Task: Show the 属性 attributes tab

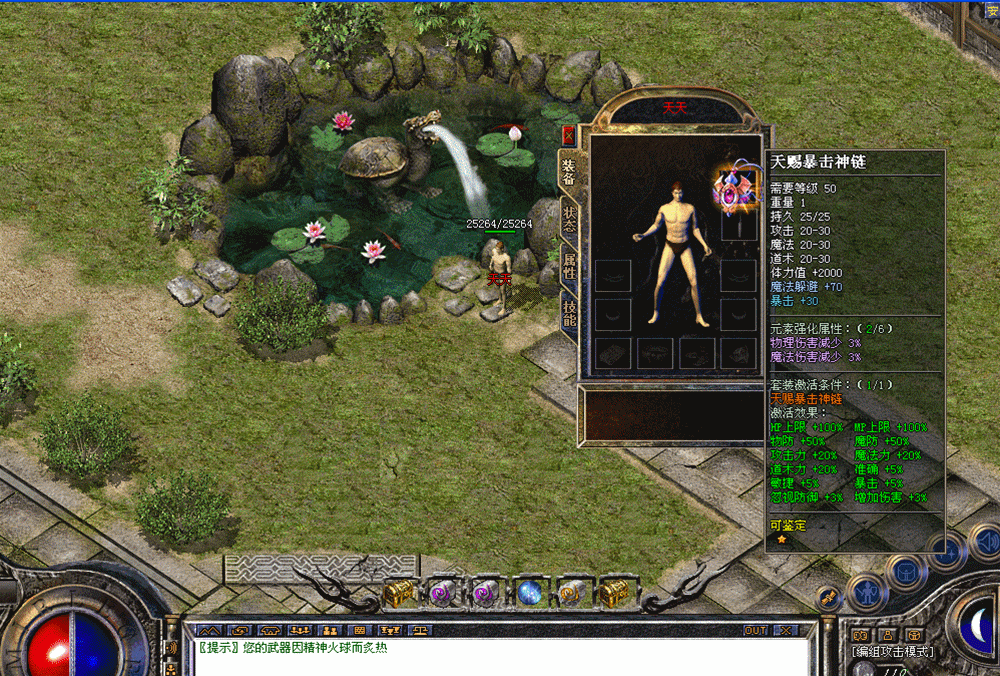Action: (568, 267)
